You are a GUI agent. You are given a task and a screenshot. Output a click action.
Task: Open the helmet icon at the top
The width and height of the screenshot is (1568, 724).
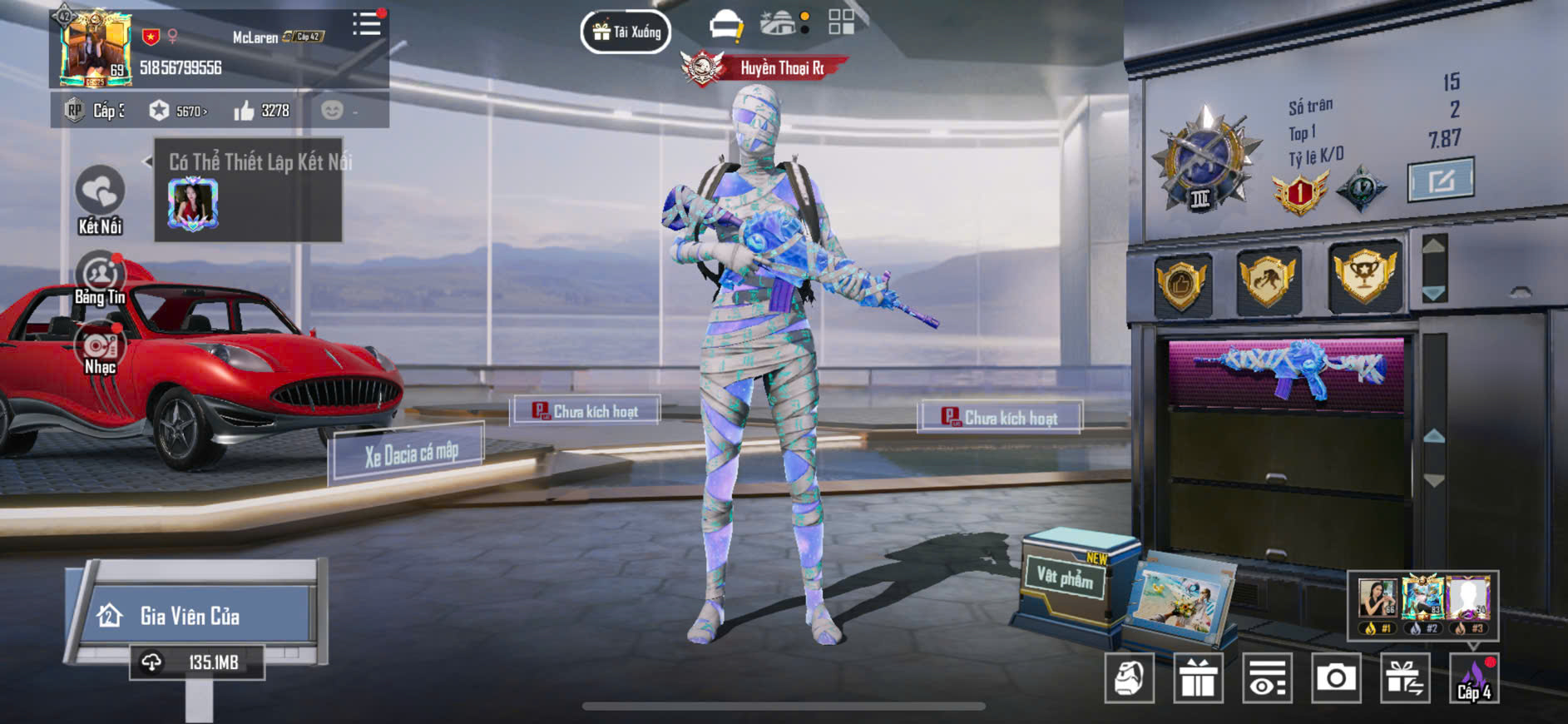[725, 25]
